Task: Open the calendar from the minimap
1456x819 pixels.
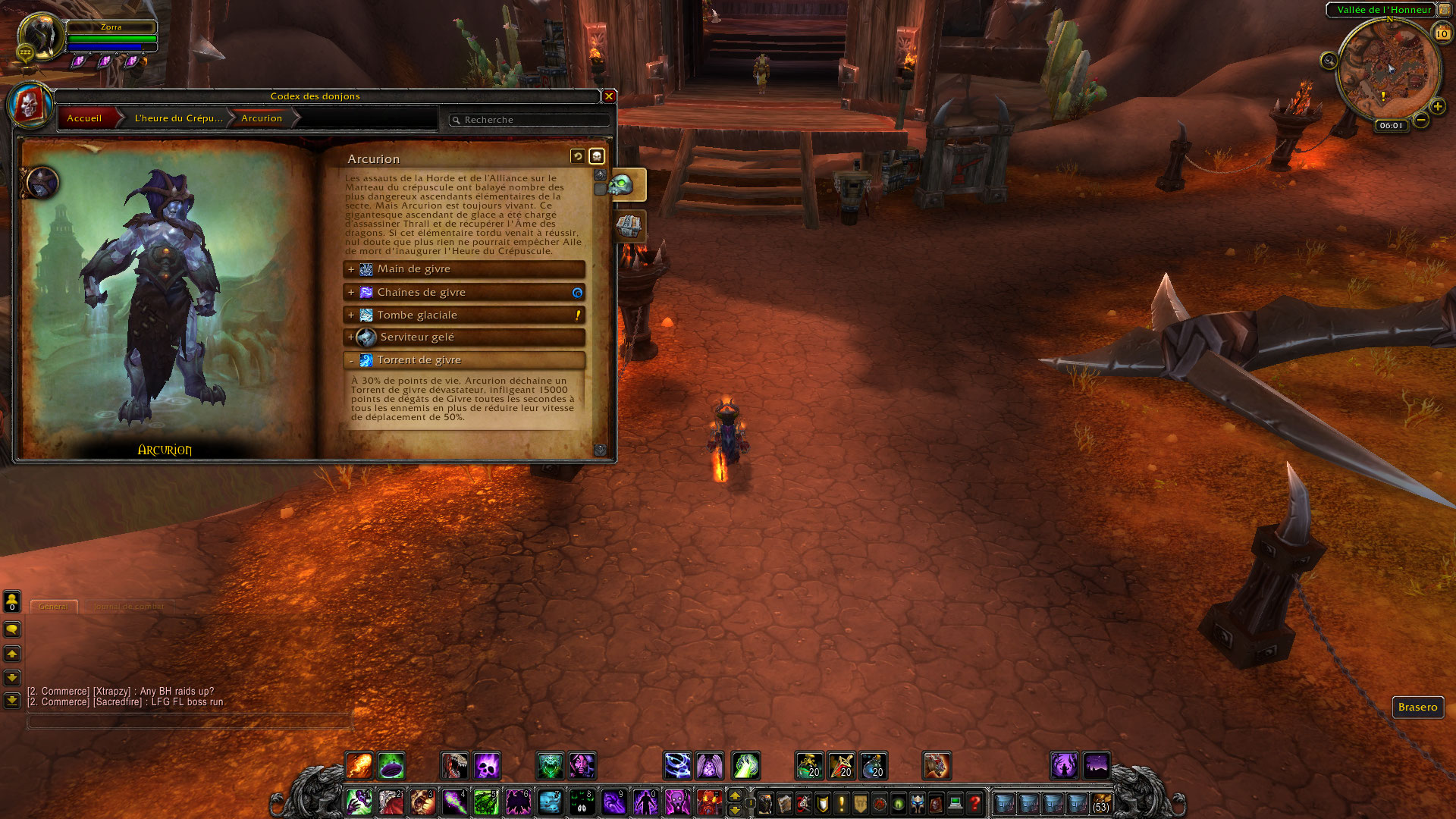Action: pos(1442,33)
